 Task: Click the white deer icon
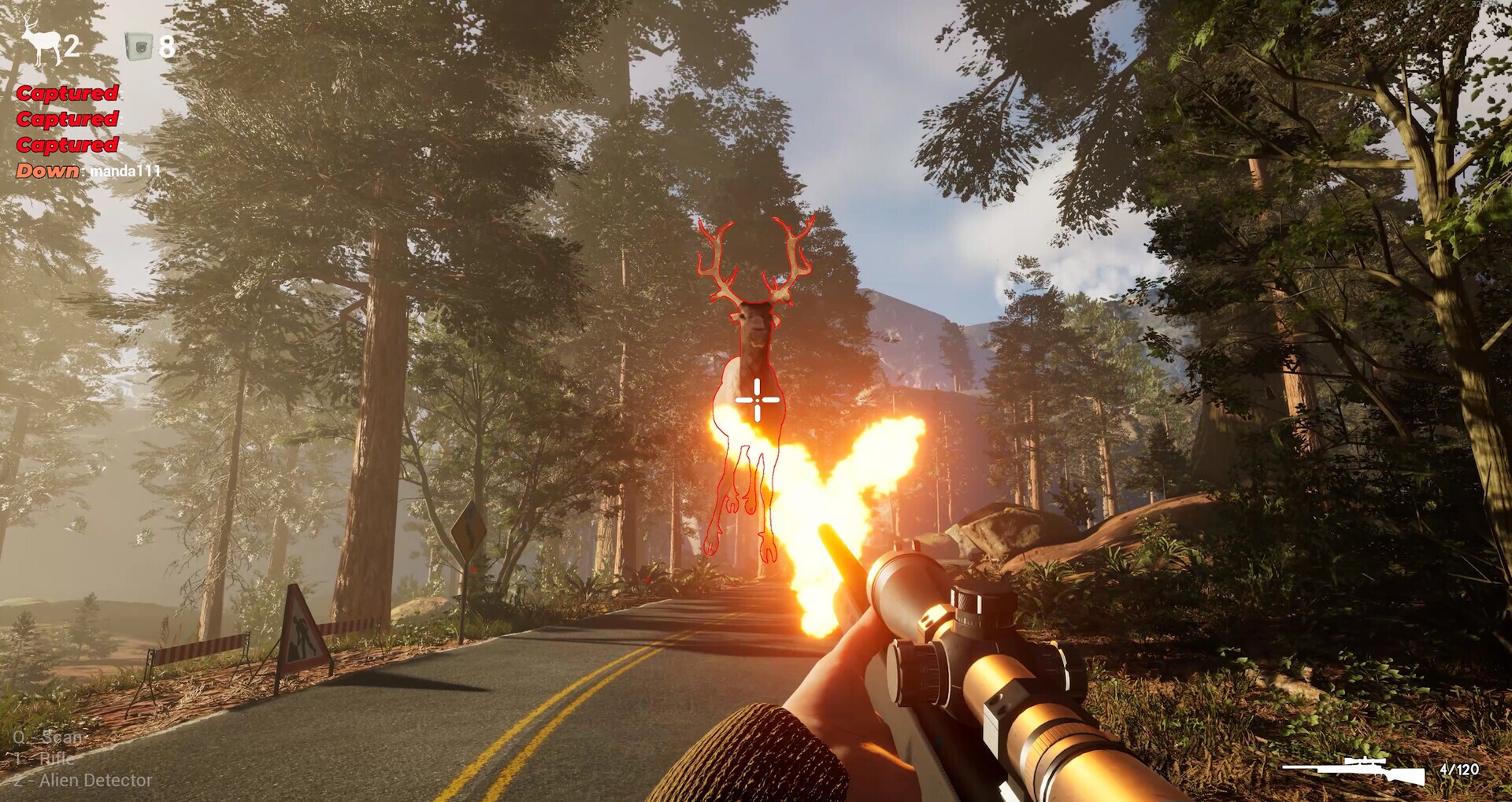40,41
